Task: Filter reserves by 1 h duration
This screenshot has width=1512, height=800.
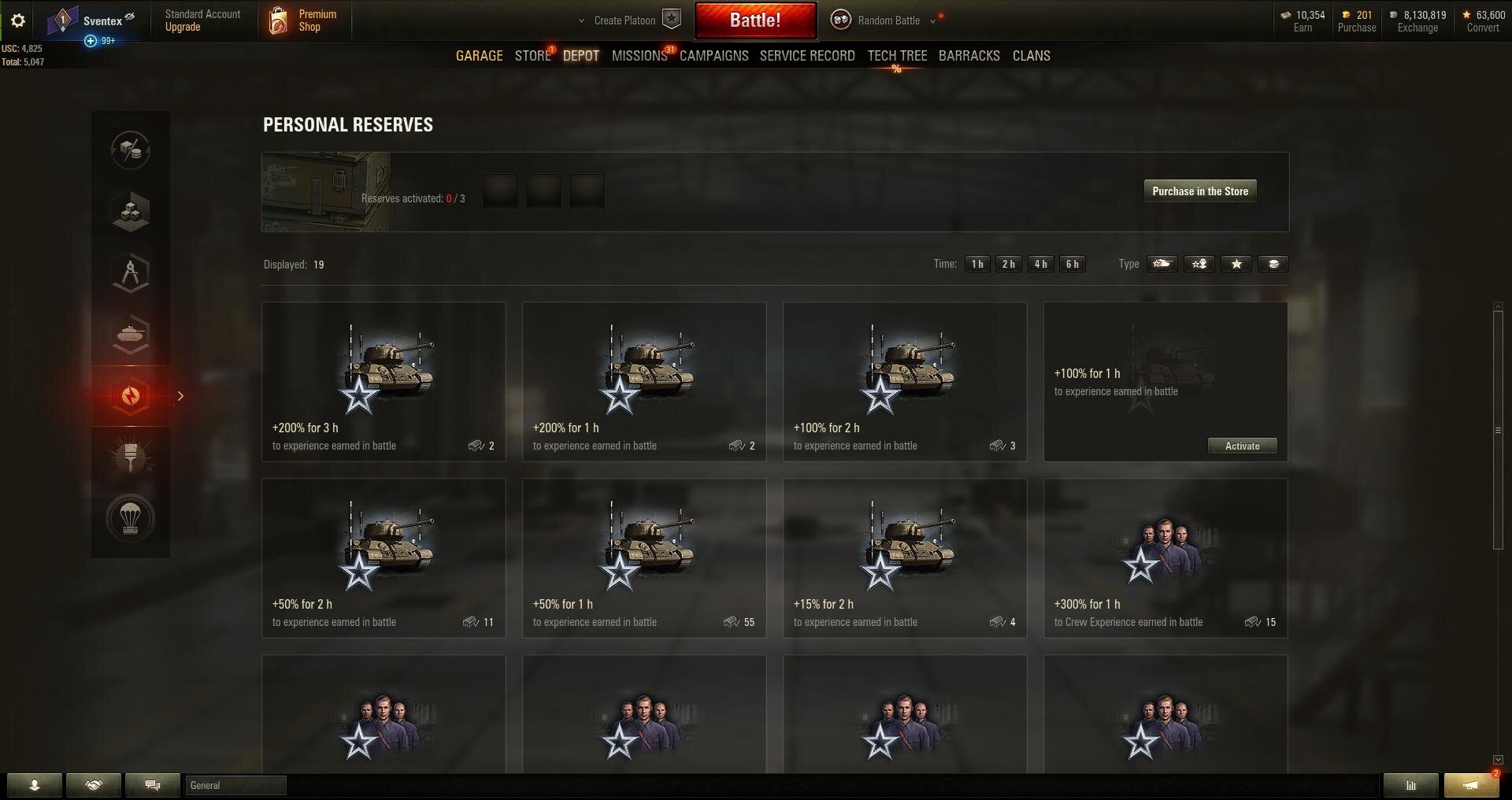Action: (x=977, y=265)
